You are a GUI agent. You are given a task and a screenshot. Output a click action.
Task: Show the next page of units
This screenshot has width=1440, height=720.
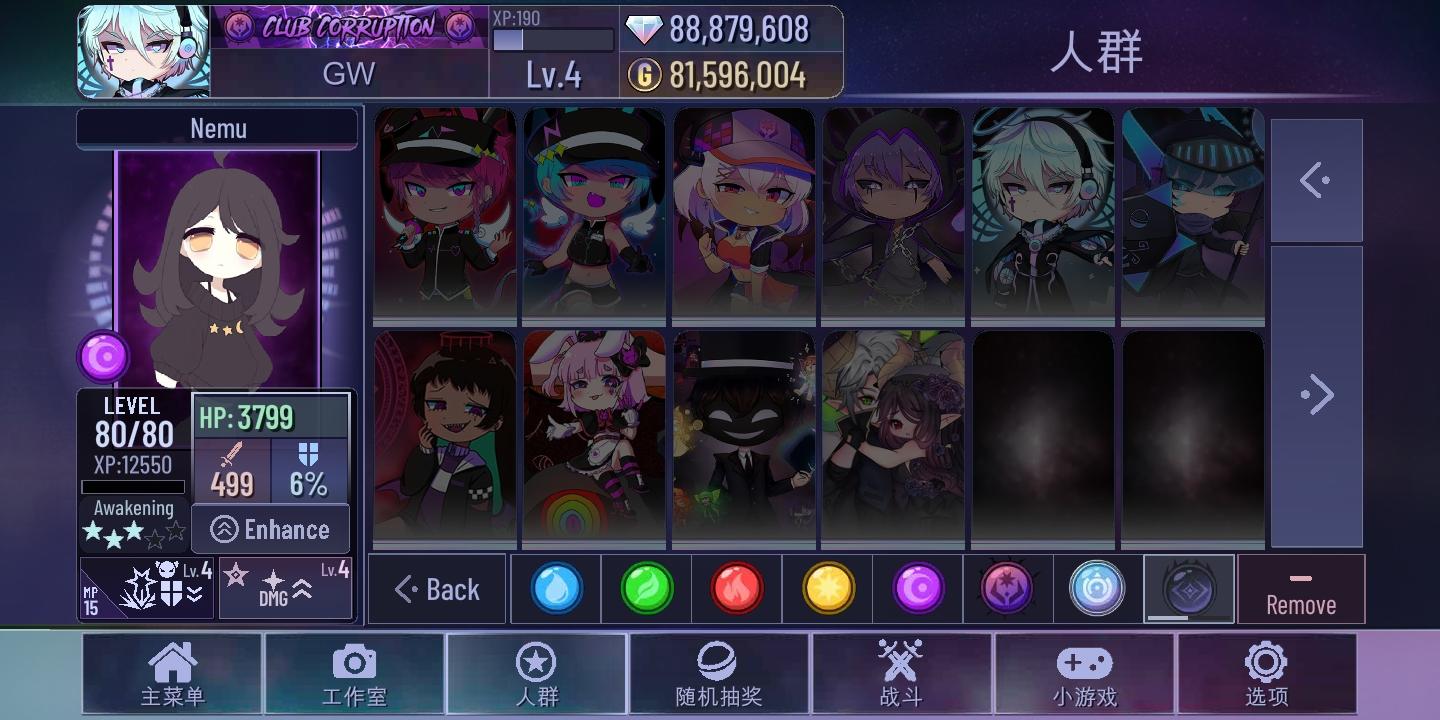coord(1316,395)
